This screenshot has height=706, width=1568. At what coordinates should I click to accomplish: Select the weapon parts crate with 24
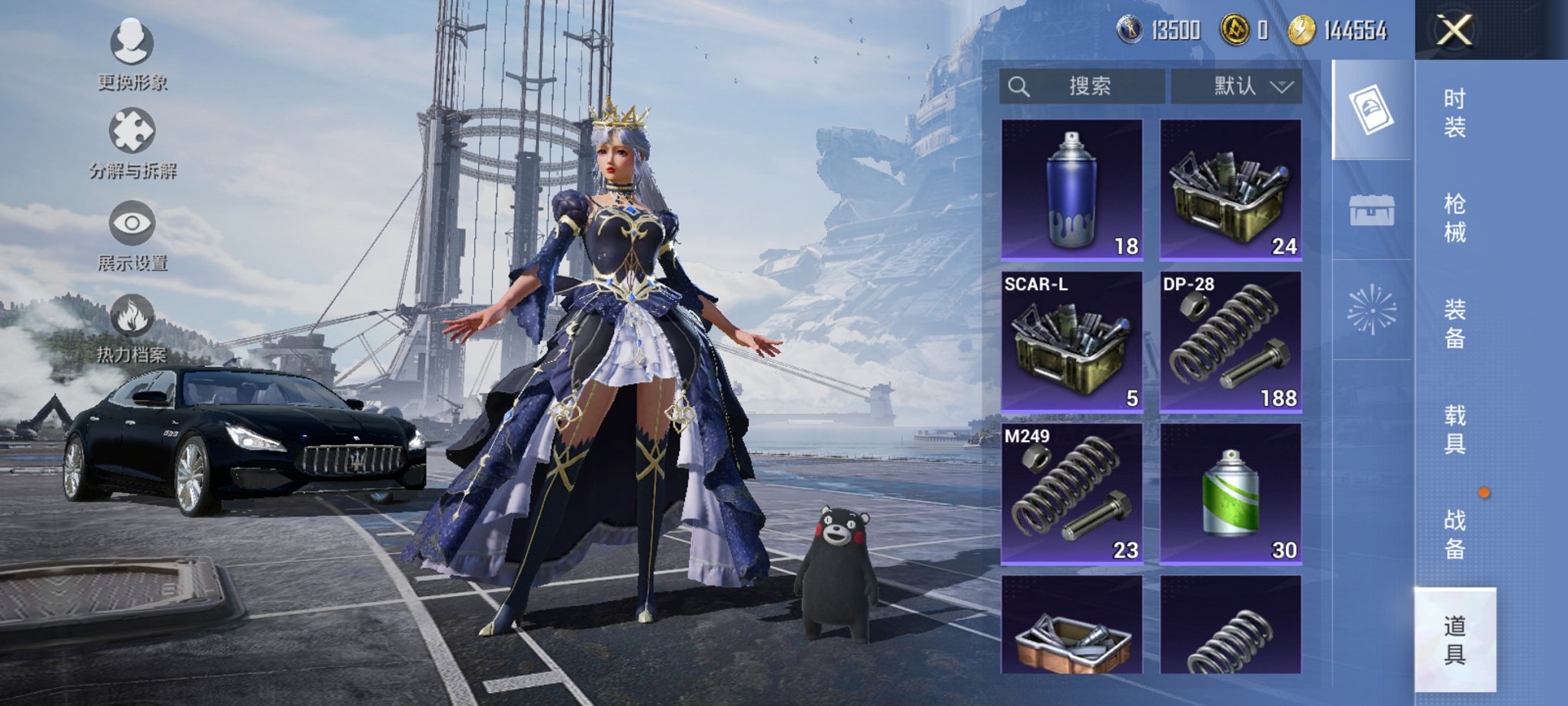click(1230, 189)
